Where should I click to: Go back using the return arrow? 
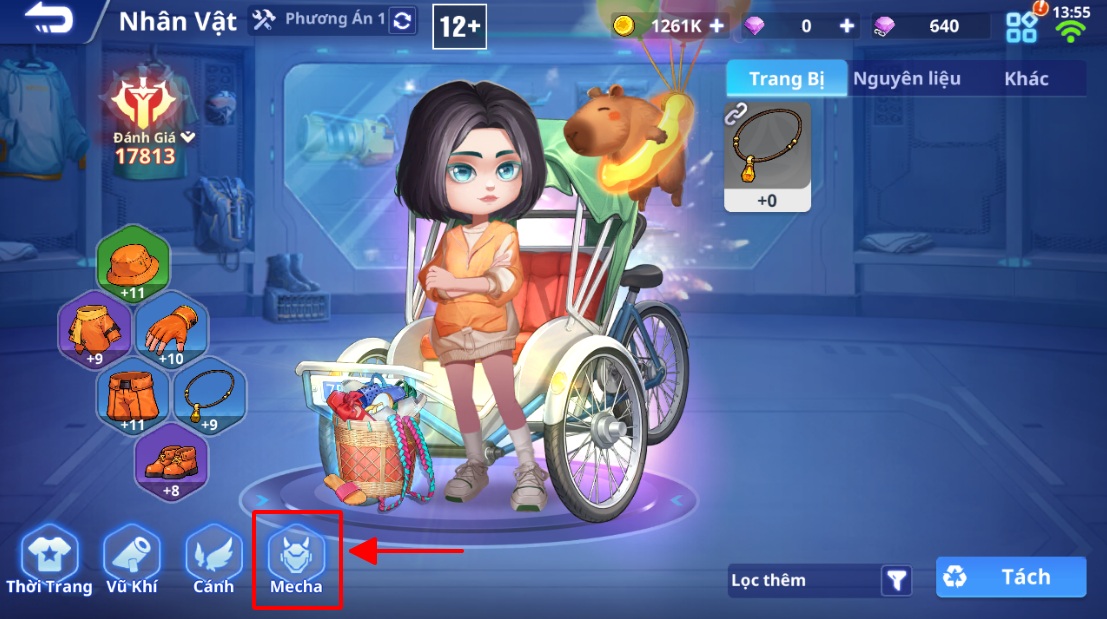(50, 20)
